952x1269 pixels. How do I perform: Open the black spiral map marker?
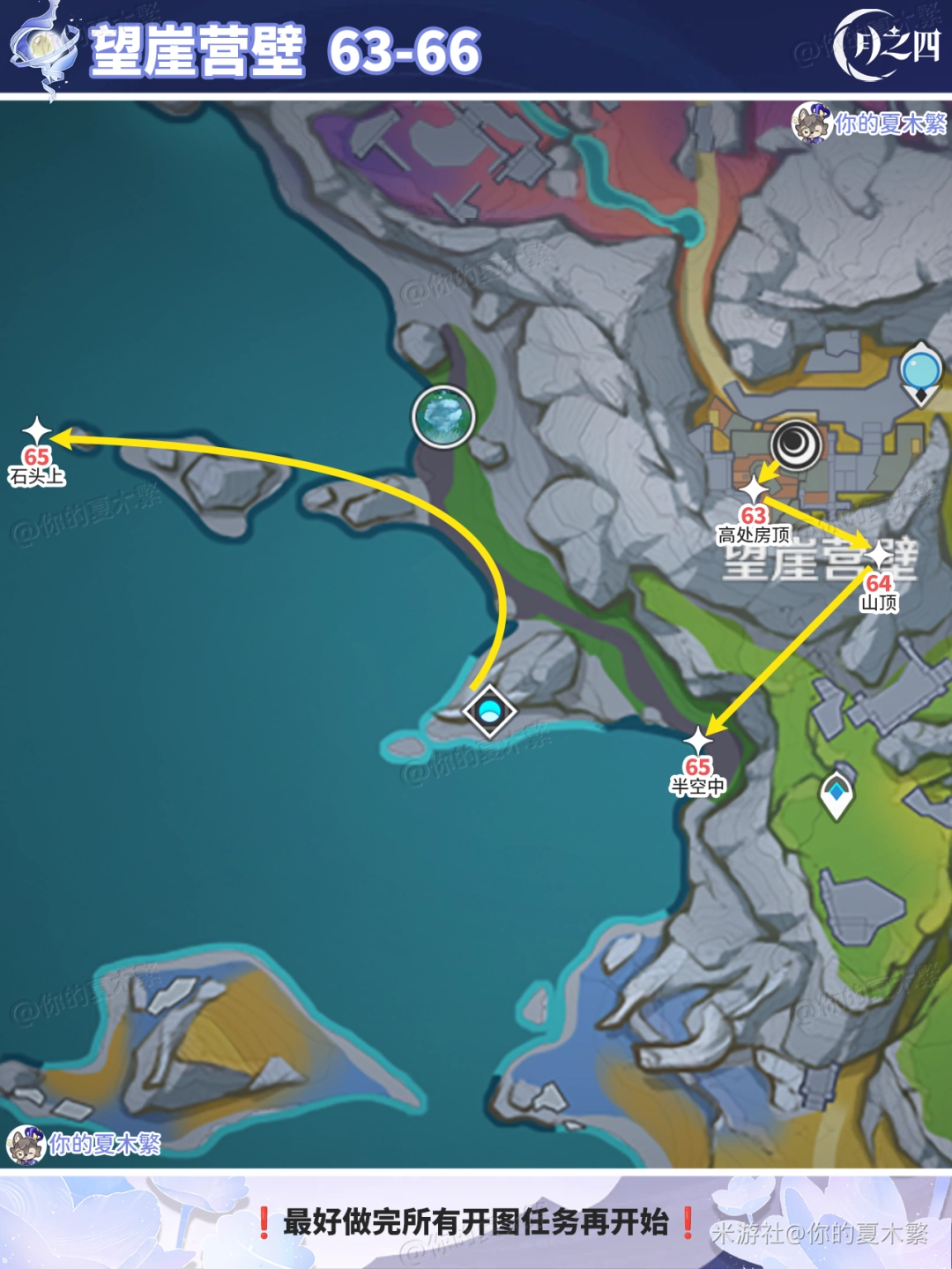[795, 444]
